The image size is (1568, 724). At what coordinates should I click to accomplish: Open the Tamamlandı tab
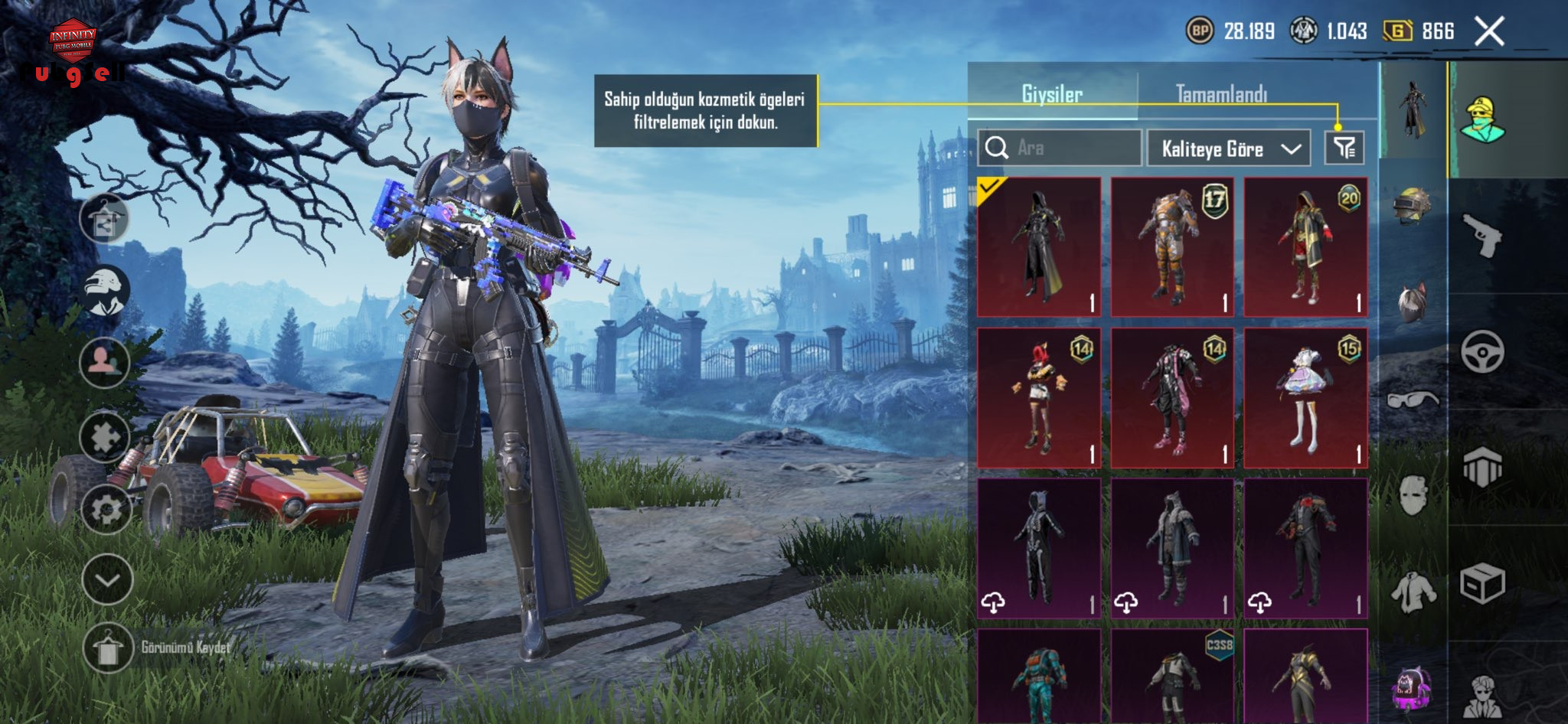point(1221,95)
